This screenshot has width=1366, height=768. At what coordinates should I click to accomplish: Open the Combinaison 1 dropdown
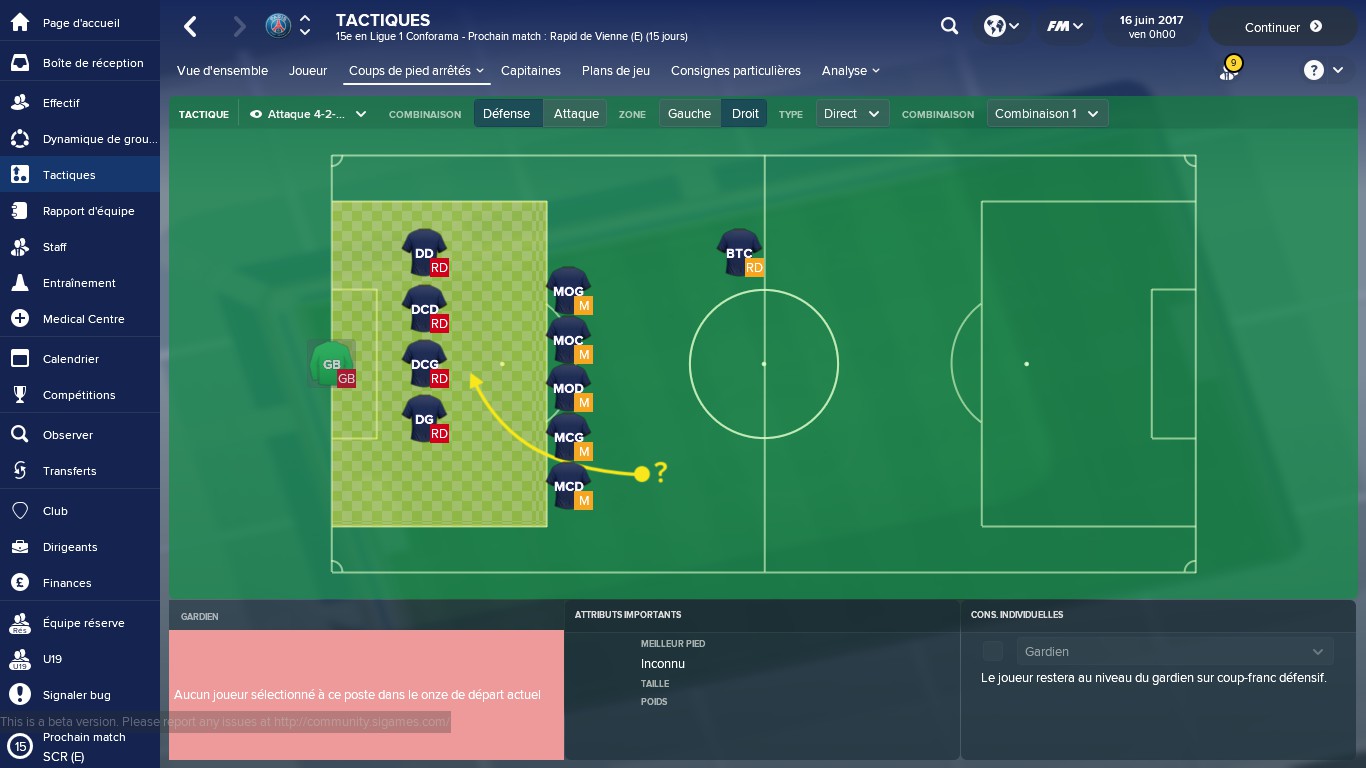tap(1046, 114)
